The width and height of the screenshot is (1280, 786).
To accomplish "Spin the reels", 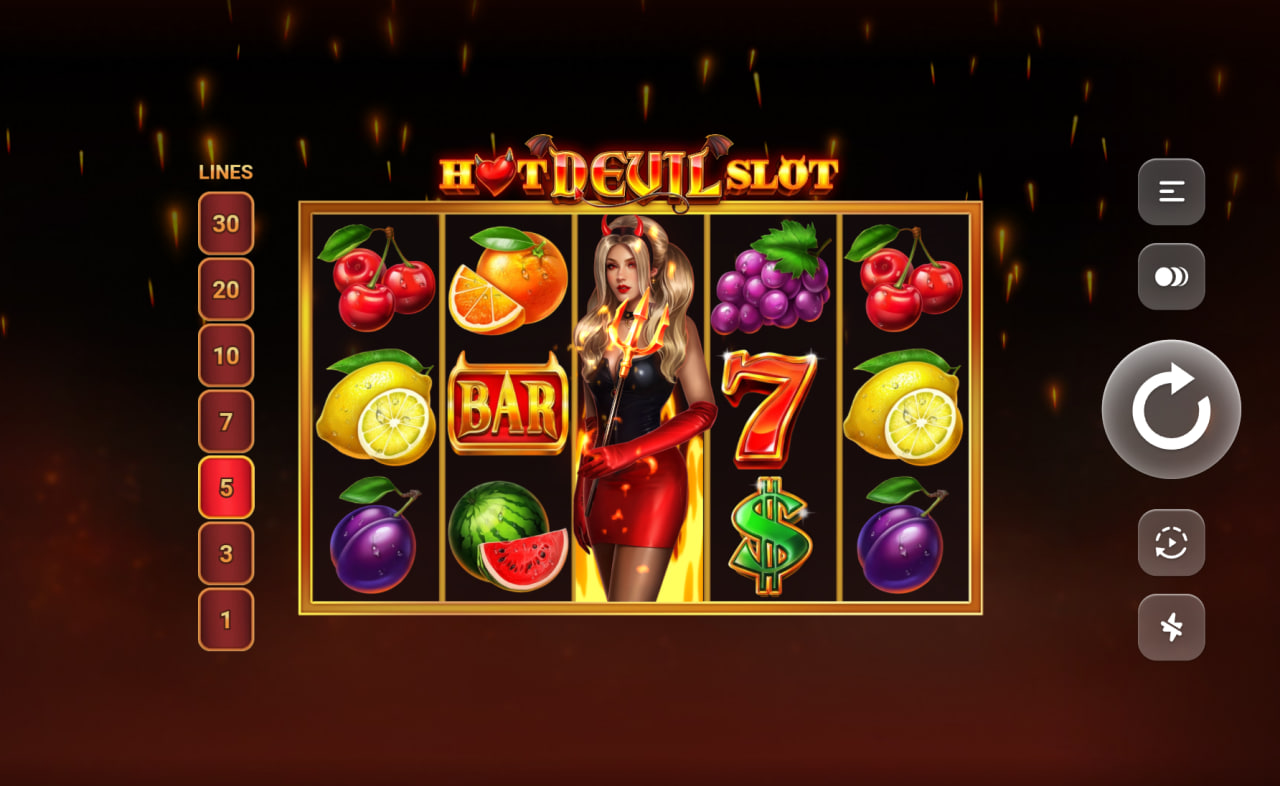I will tap(1170, 408).
